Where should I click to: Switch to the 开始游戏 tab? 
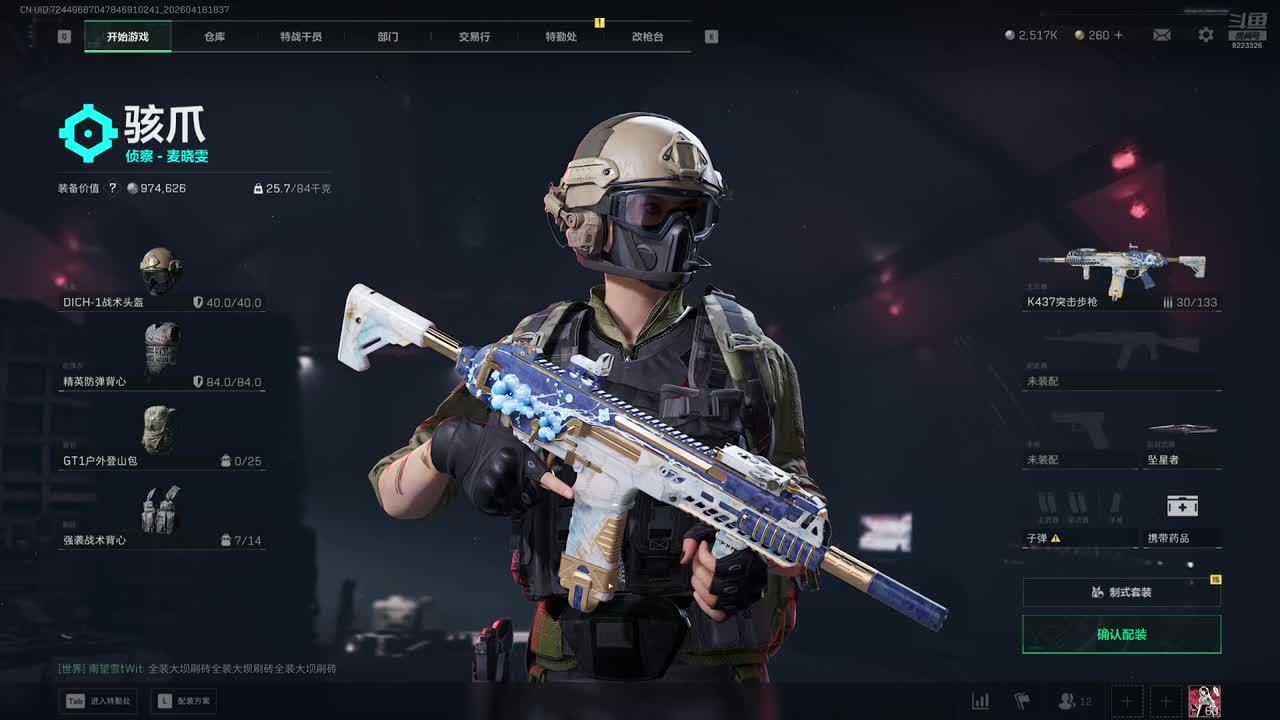click(128, 37)
